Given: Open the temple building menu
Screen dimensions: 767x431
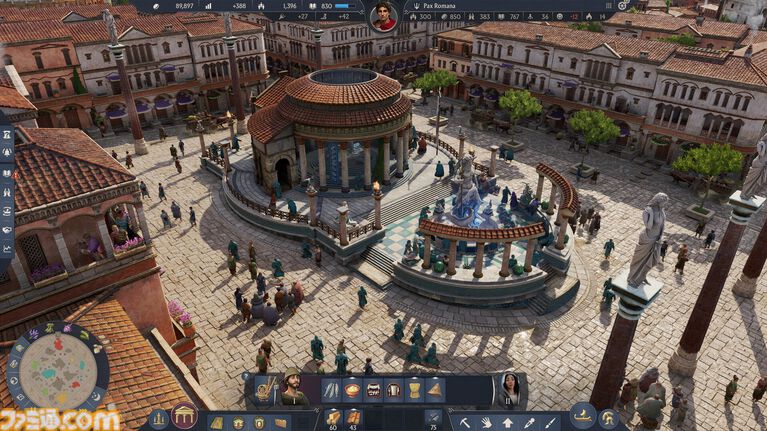Looking at the screenshot, I should click(184, 416).
